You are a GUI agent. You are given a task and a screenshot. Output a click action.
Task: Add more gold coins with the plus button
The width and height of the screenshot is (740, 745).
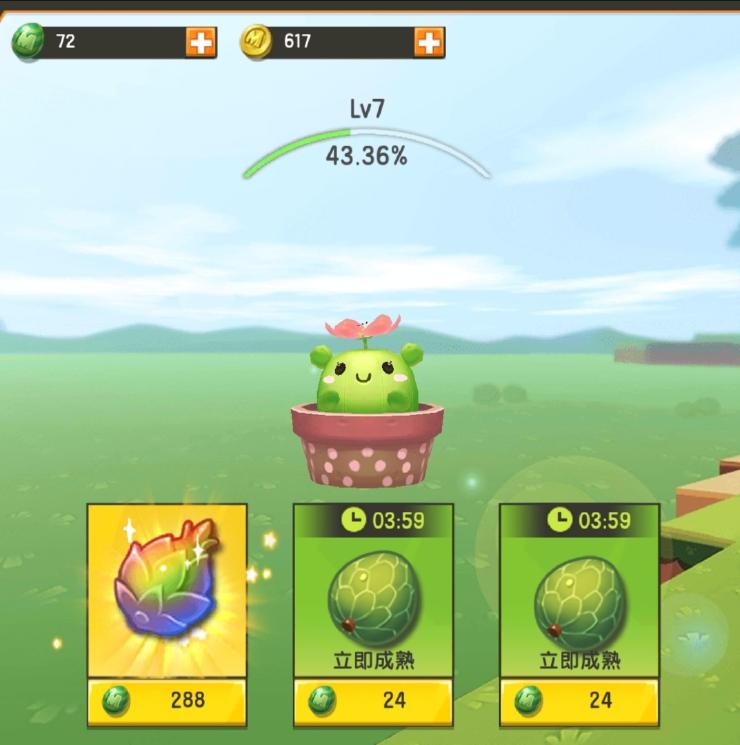point(429,42)
